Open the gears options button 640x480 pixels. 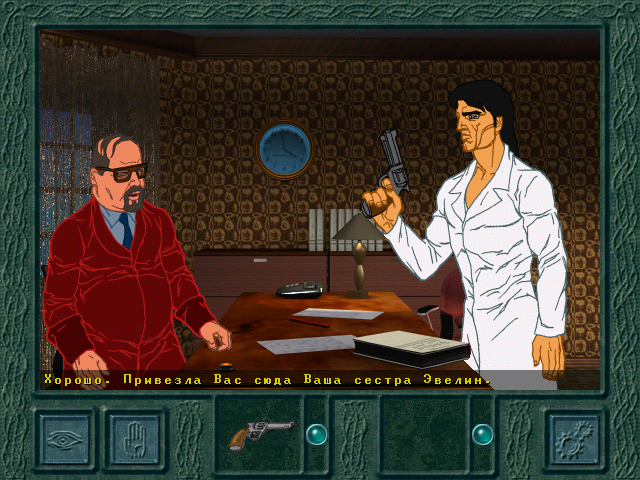573,436
